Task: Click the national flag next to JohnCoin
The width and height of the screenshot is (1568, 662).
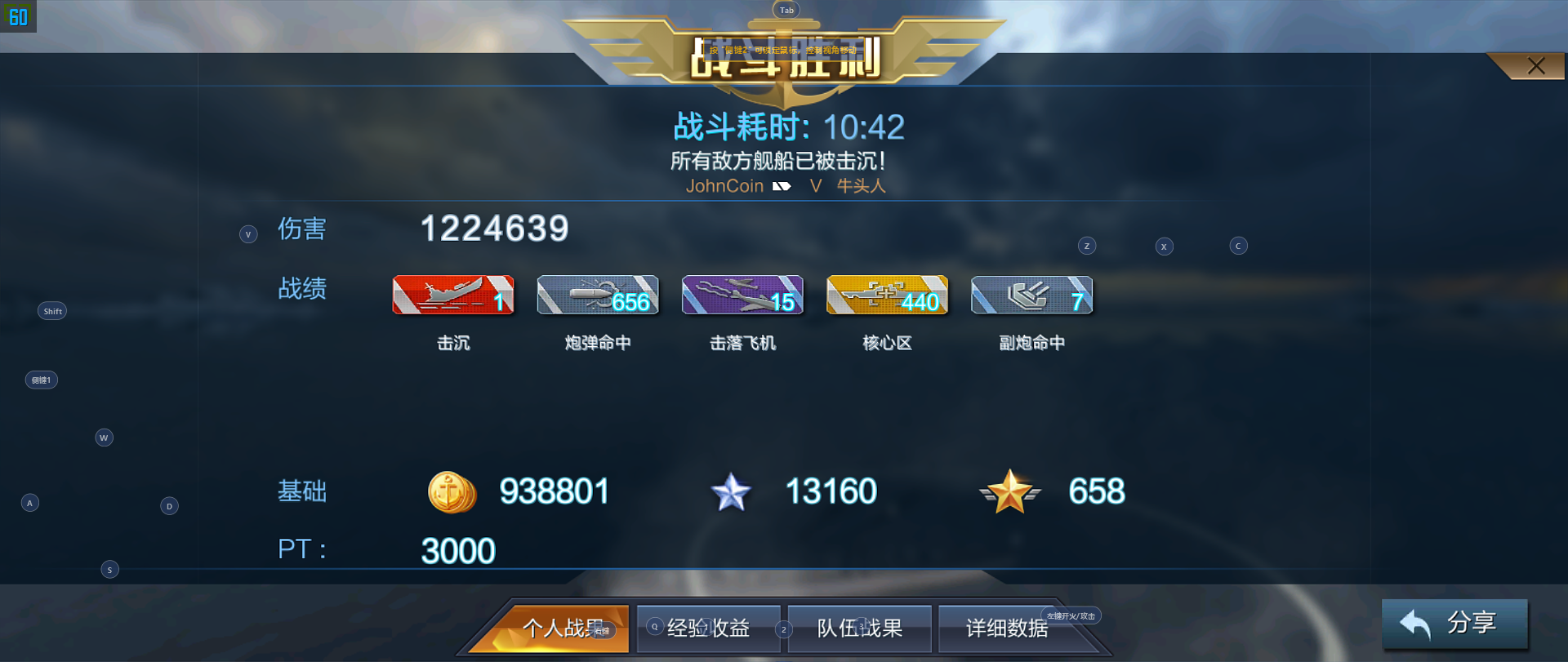Action: [781, 186]
